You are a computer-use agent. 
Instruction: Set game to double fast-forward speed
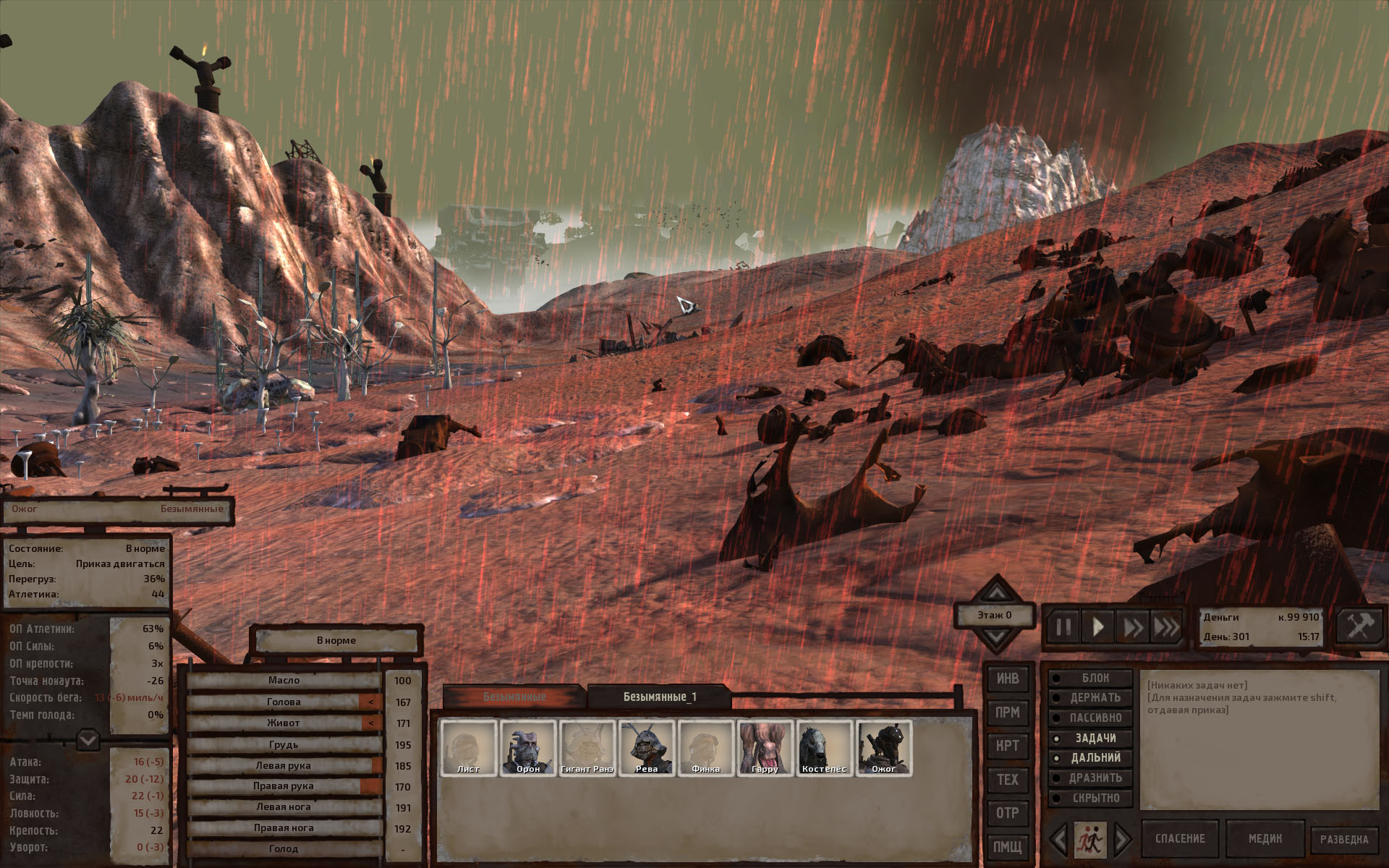click(1131, 626)
